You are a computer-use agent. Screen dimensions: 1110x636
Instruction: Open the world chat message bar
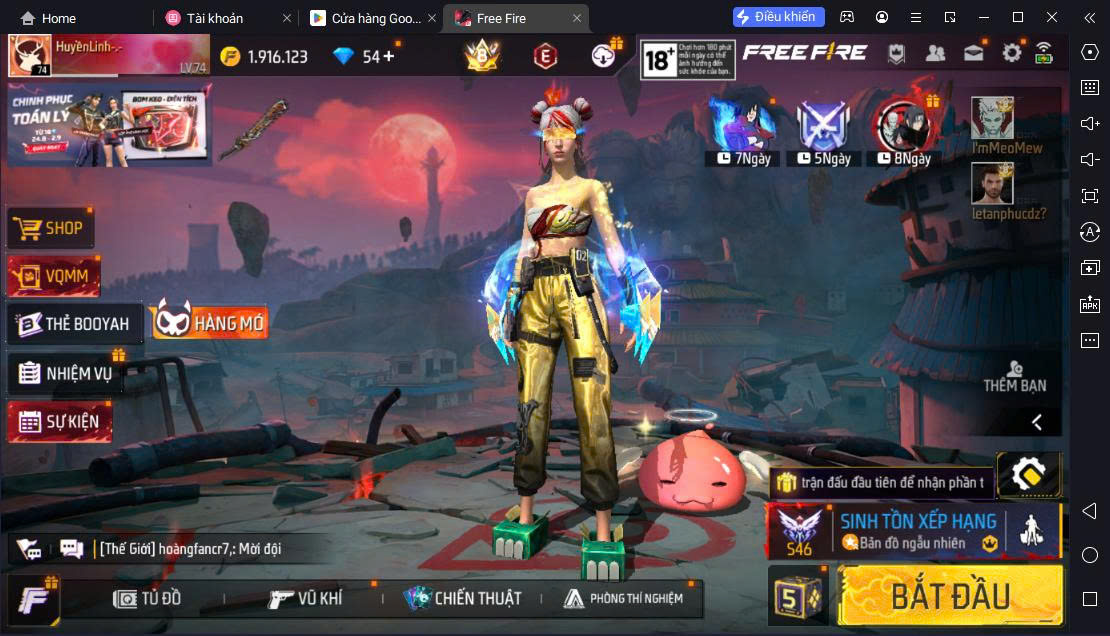pos(190,548)
